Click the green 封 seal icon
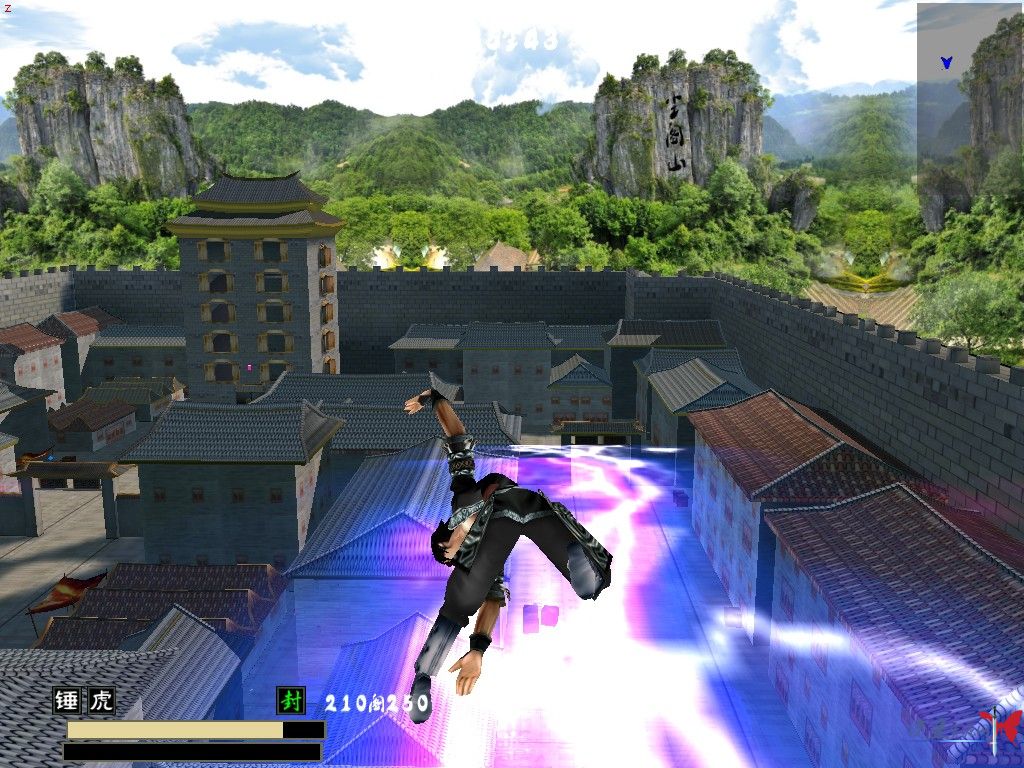This screenshot has height=768, width=1024. (291, 700)
